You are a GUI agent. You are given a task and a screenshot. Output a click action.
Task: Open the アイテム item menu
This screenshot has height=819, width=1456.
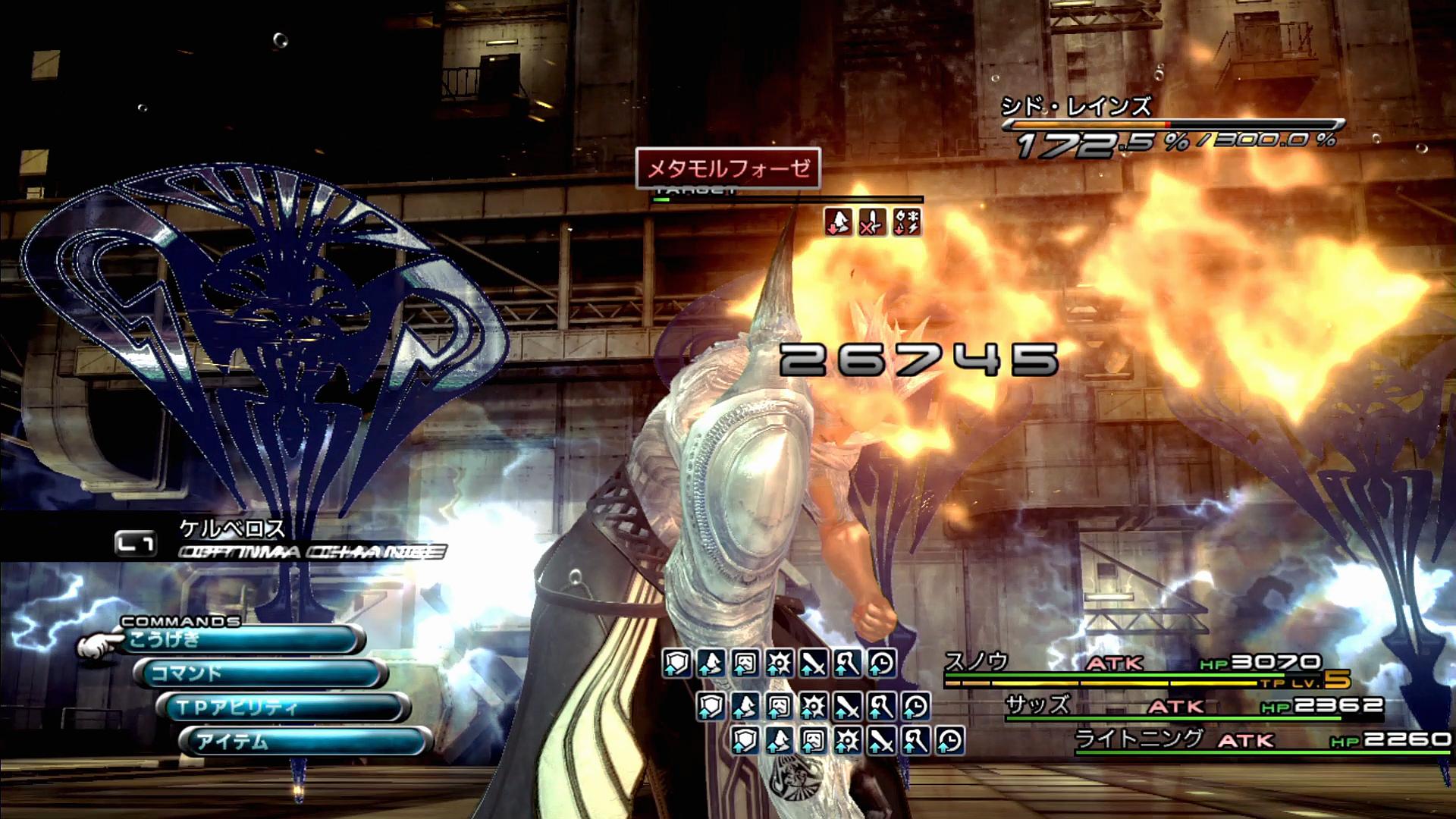[306, 741]
